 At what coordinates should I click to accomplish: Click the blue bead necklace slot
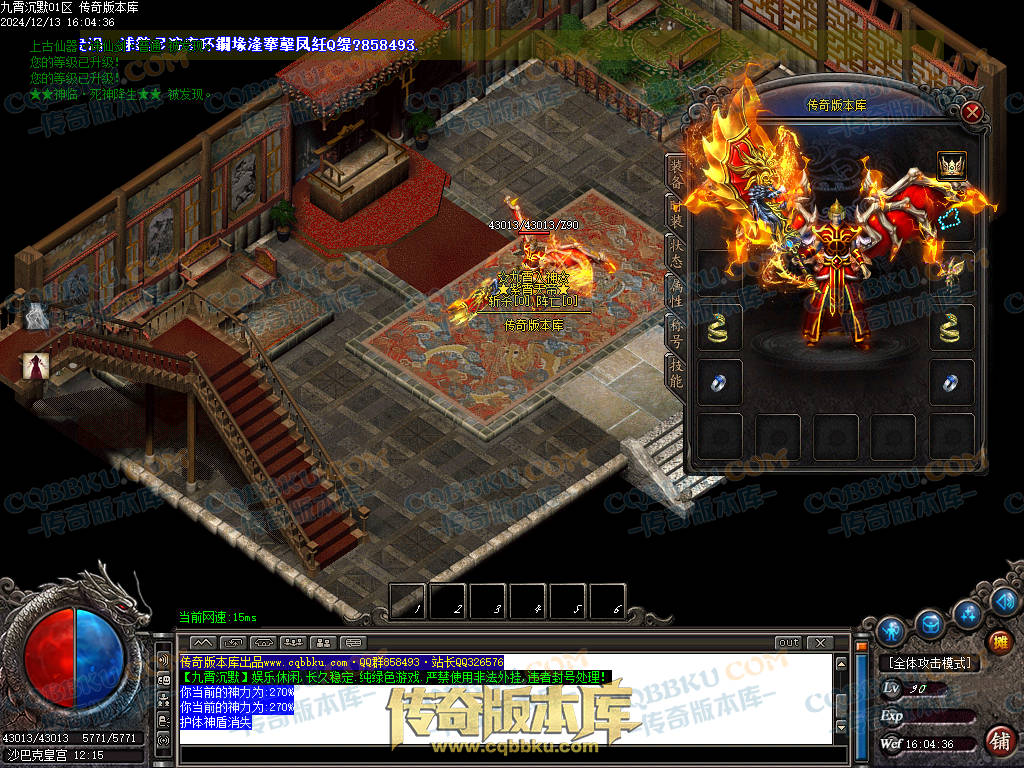tap(951, 219)
